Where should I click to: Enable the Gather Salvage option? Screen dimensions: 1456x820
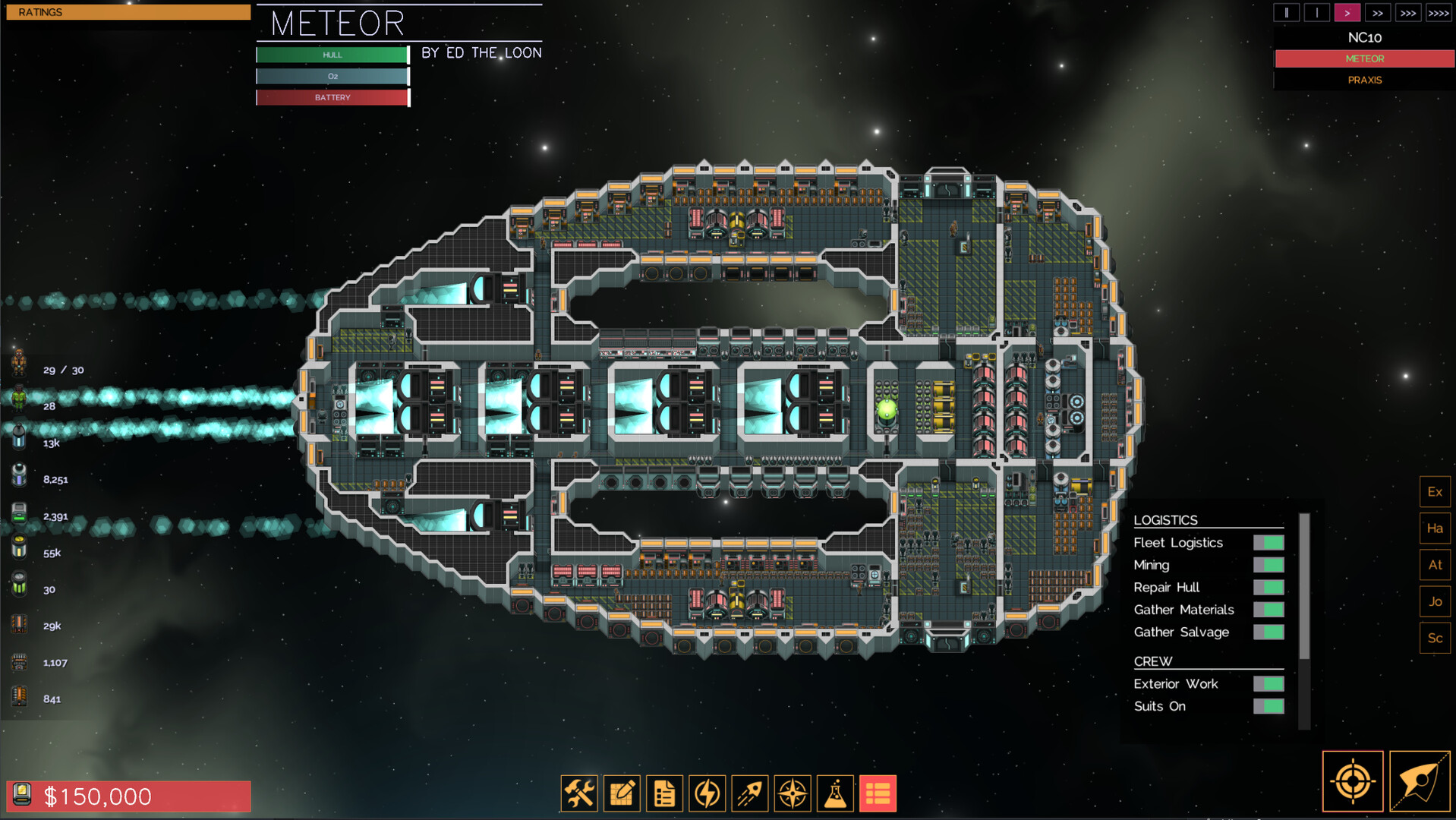click(x=1270, y=632)
